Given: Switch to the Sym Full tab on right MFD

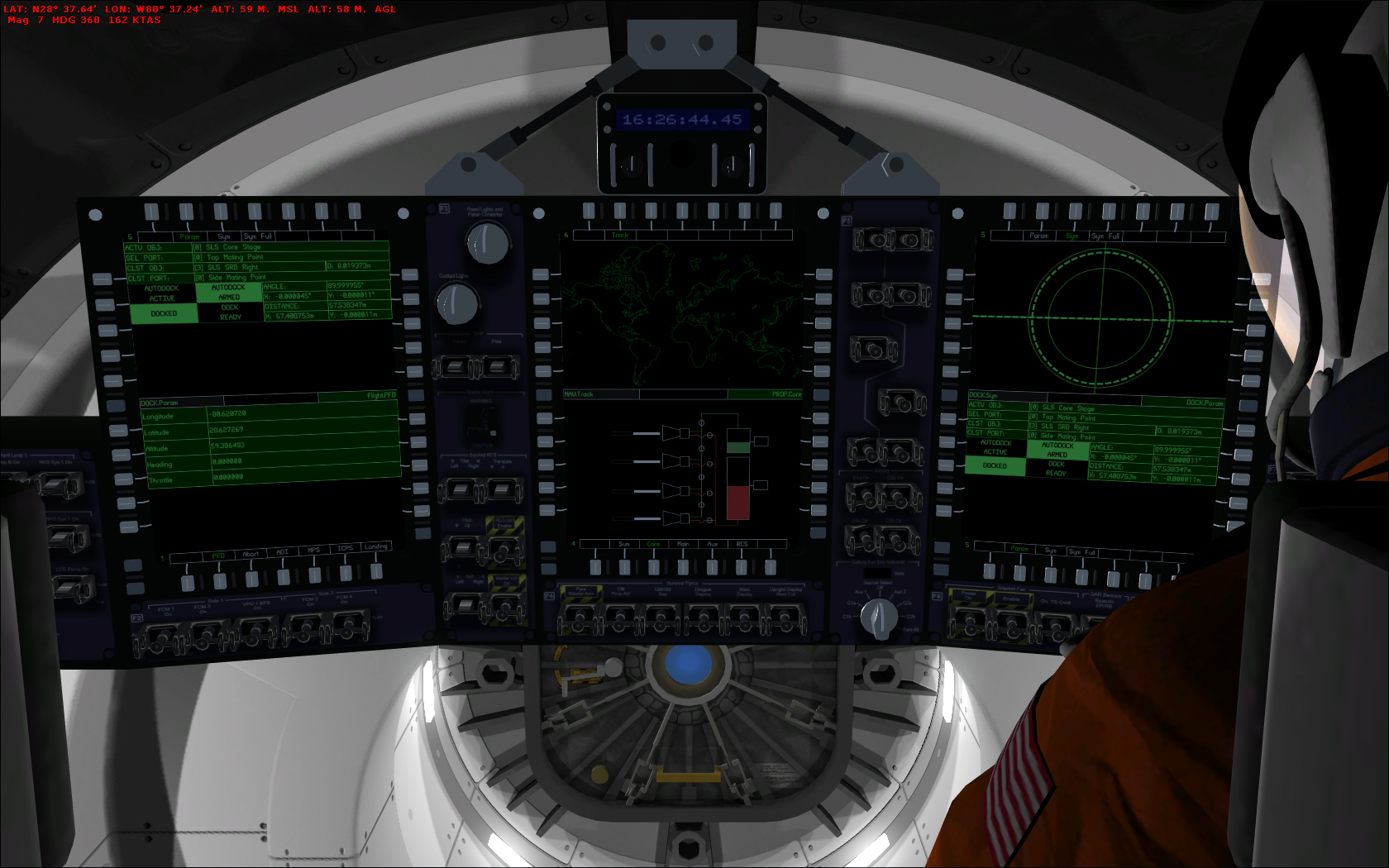Looking at the screenshot, I should pyautogui.click(x=1105, y=236).
